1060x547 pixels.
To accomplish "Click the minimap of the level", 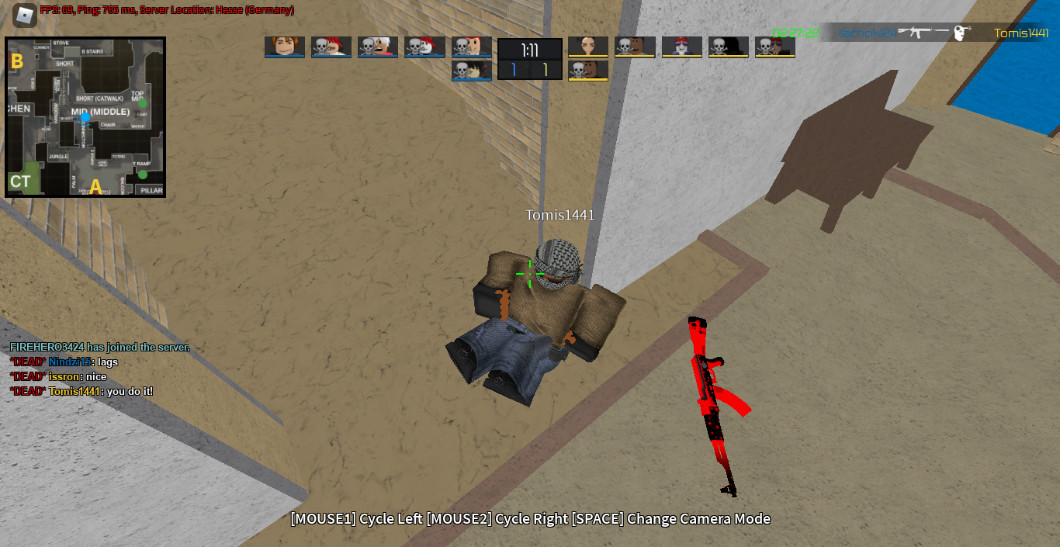I will tap(85, 117).
